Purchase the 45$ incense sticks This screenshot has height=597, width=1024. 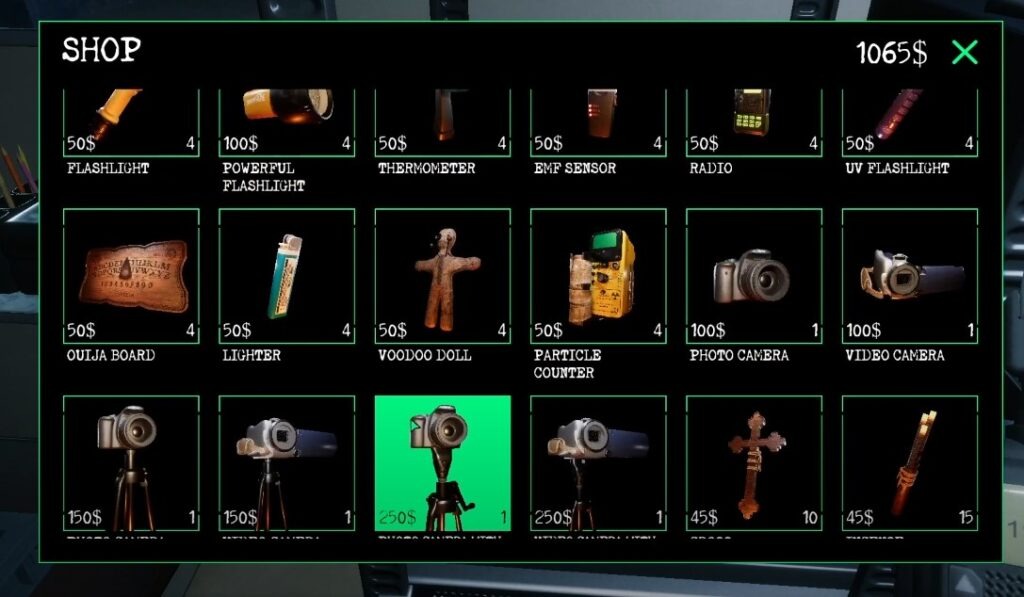point(910,462)
